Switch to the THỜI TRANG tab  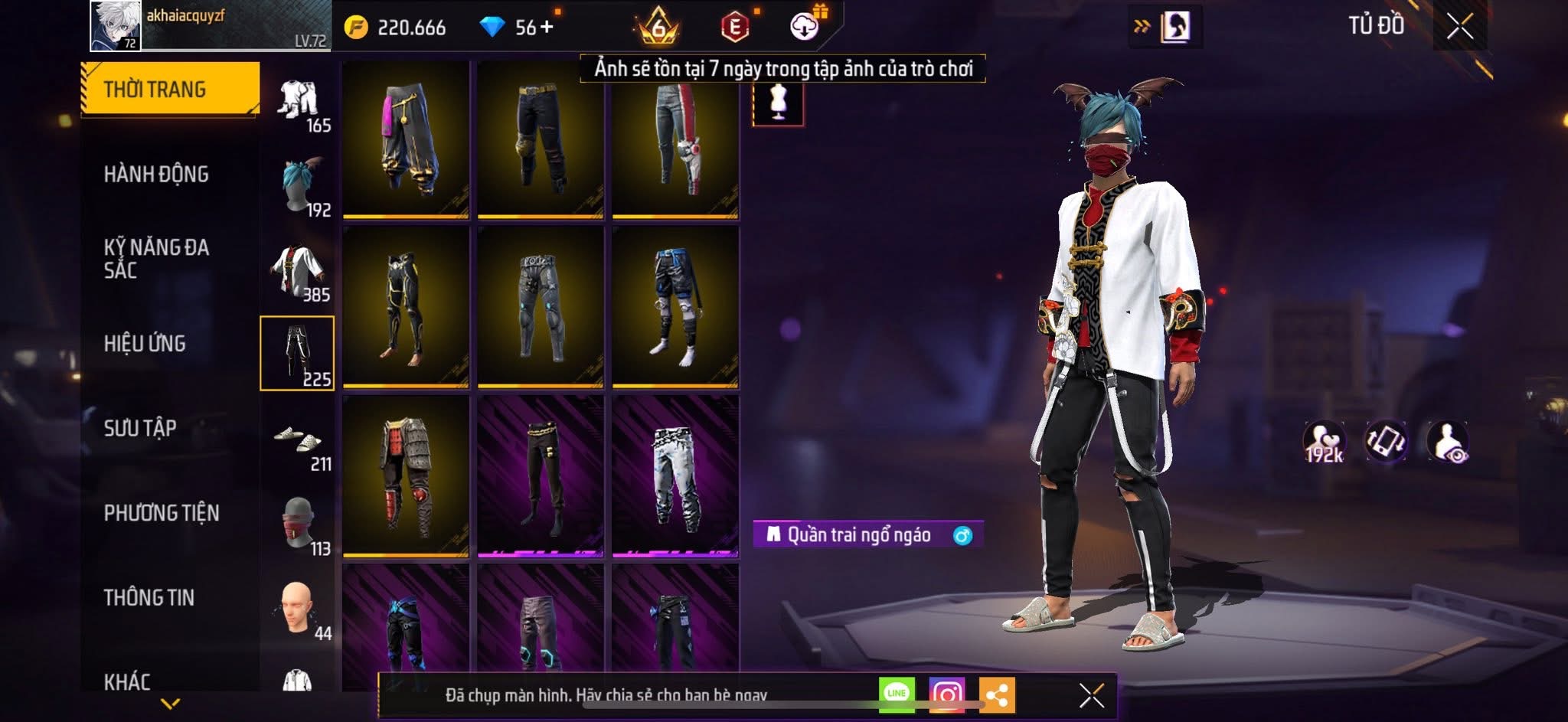[169, 89]
